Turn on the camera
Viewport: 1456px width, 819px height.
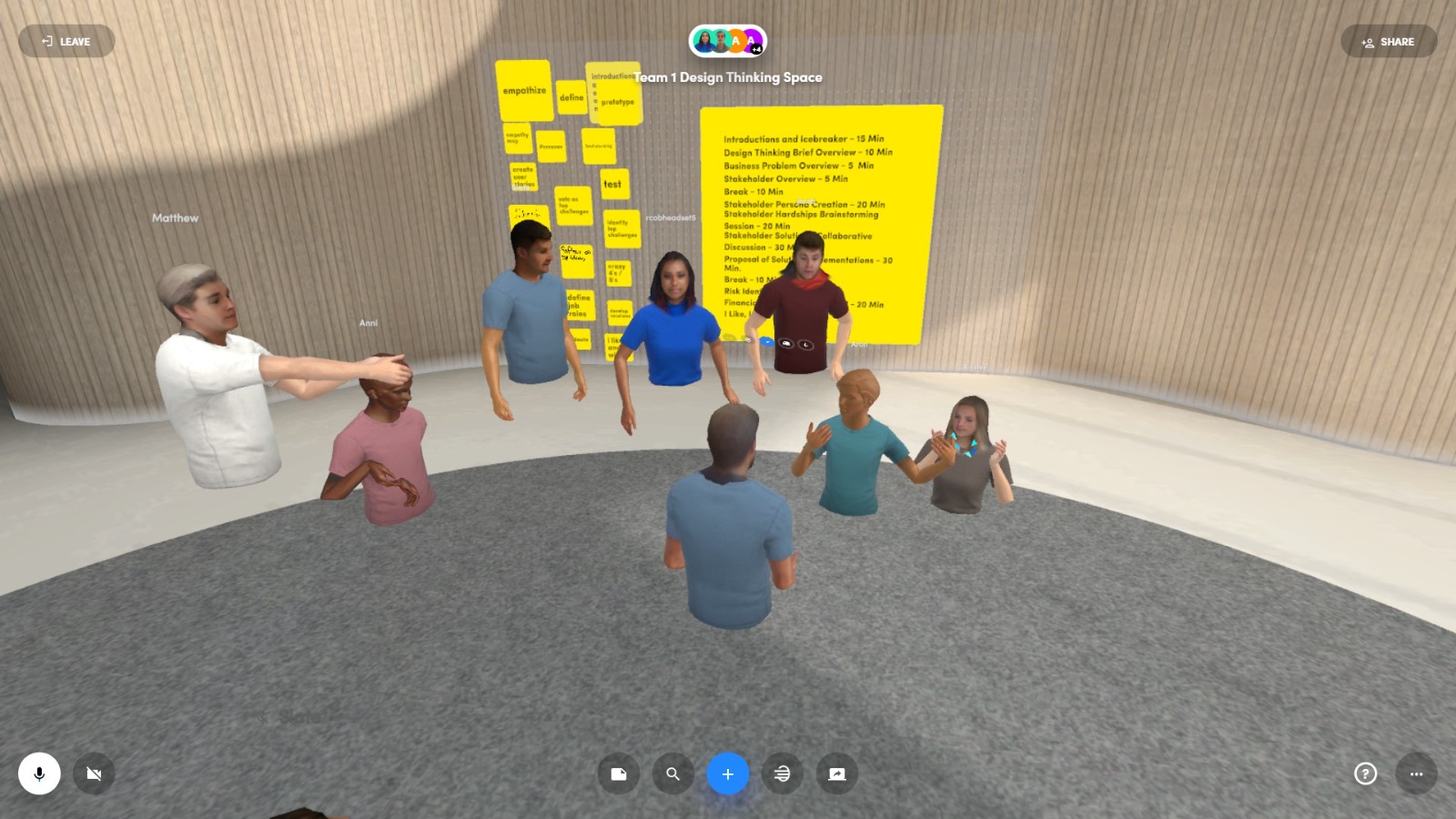pos(94,773)
